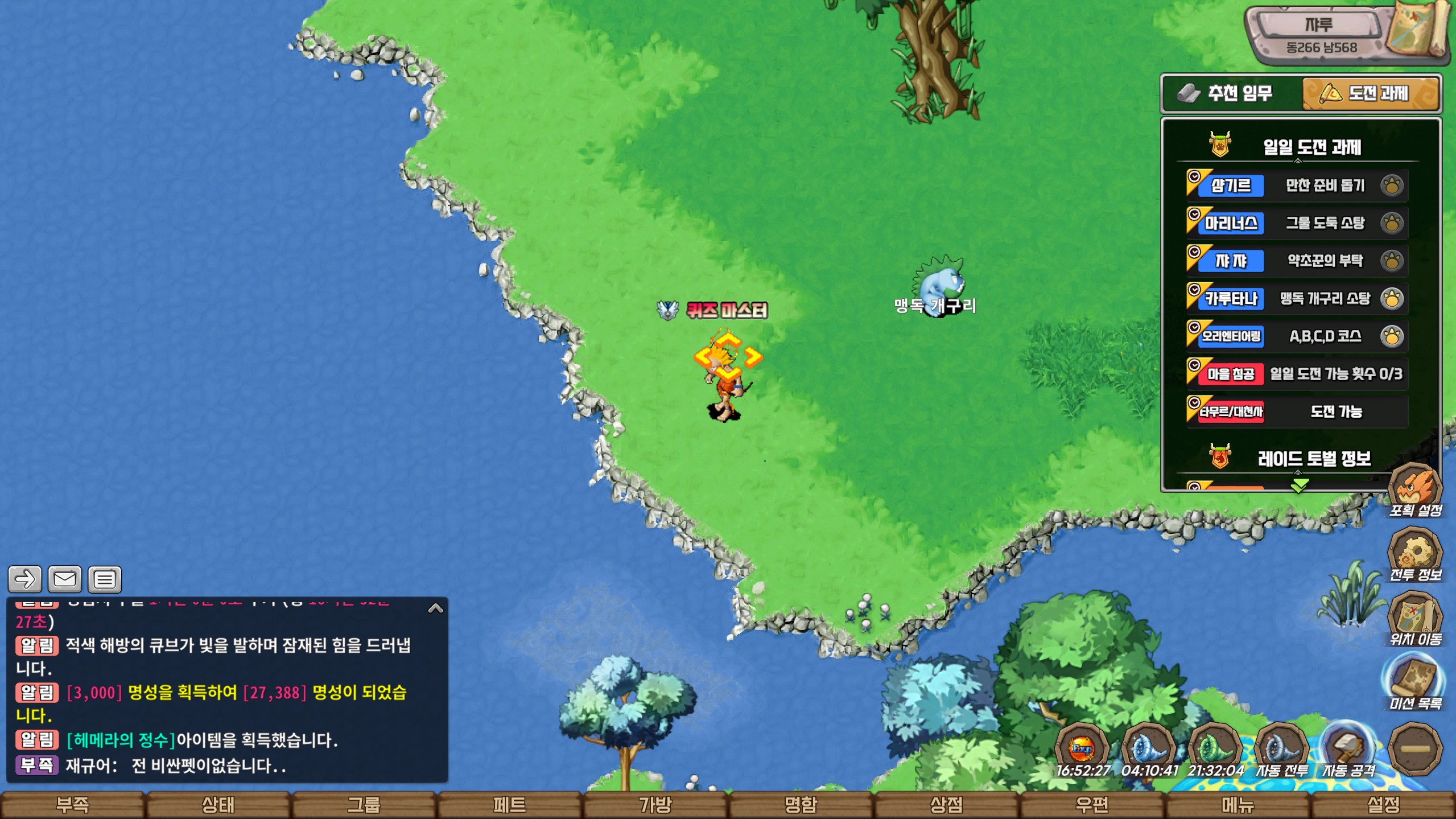Open the 설정 settings menu

click(x=1383, y=805)
